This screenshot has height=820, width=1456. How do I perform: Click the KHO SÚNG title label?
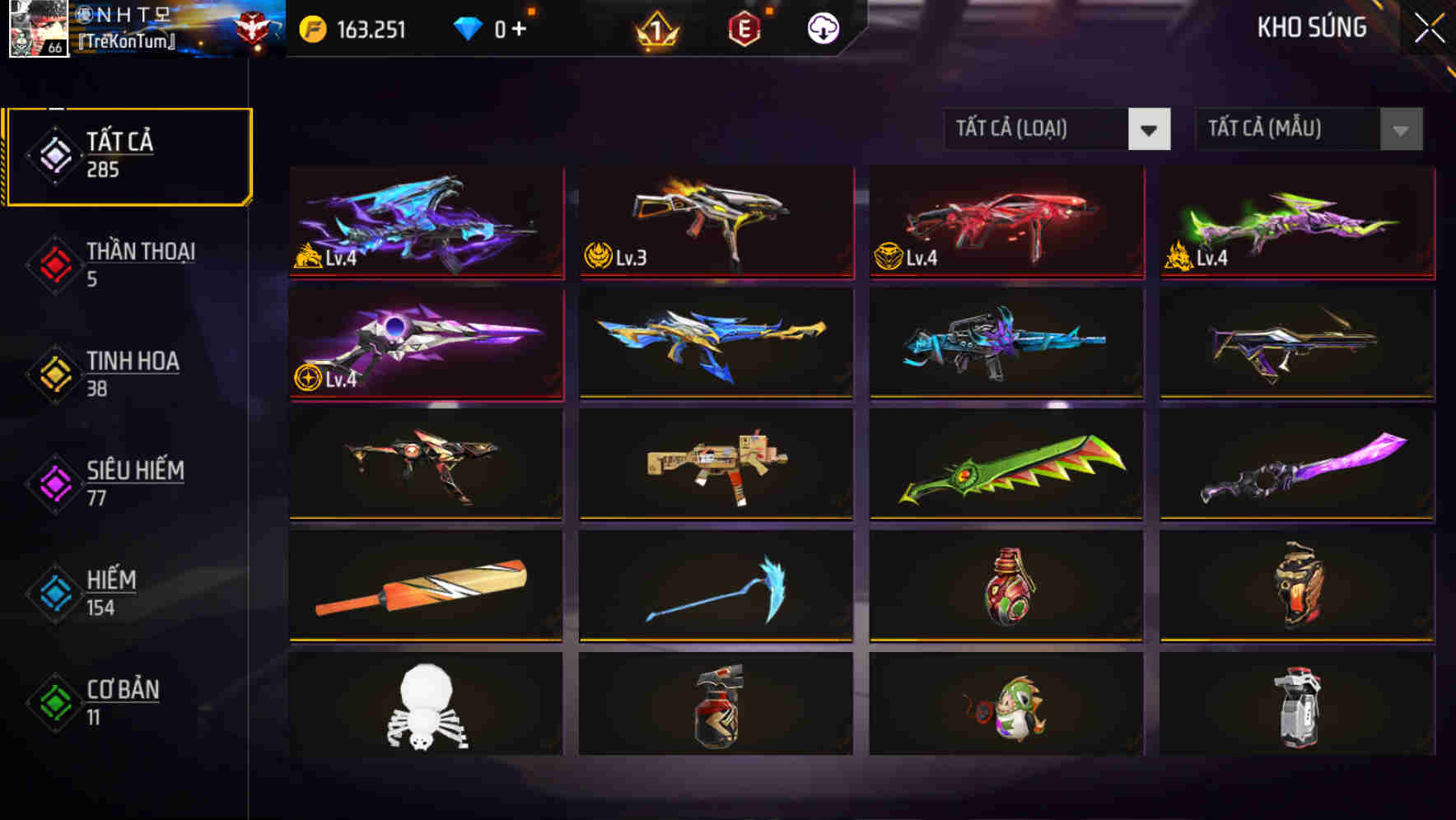(1313, 27)
